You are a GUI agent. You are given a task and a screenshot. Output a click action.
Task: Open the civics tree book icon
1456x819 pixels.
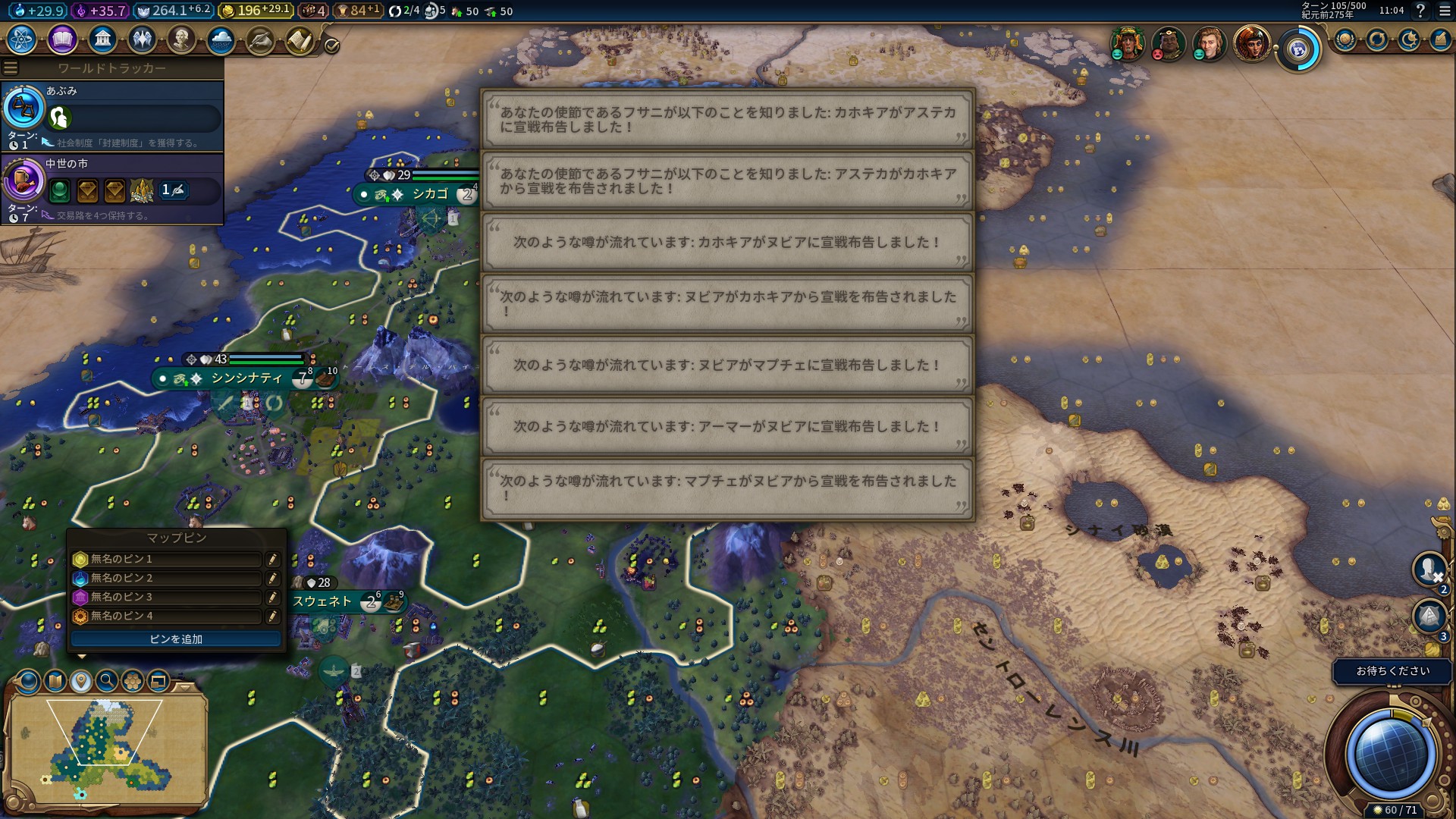click(x=62, y=39)
